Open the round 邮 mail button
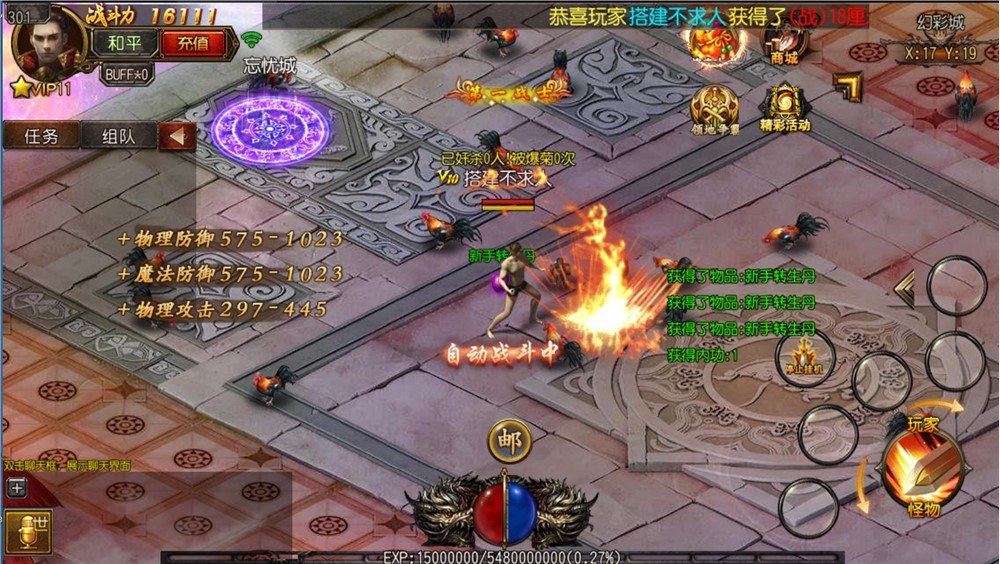Viewport: 1000px width, 564px height. pyautogui.click(x=509, y=441)
